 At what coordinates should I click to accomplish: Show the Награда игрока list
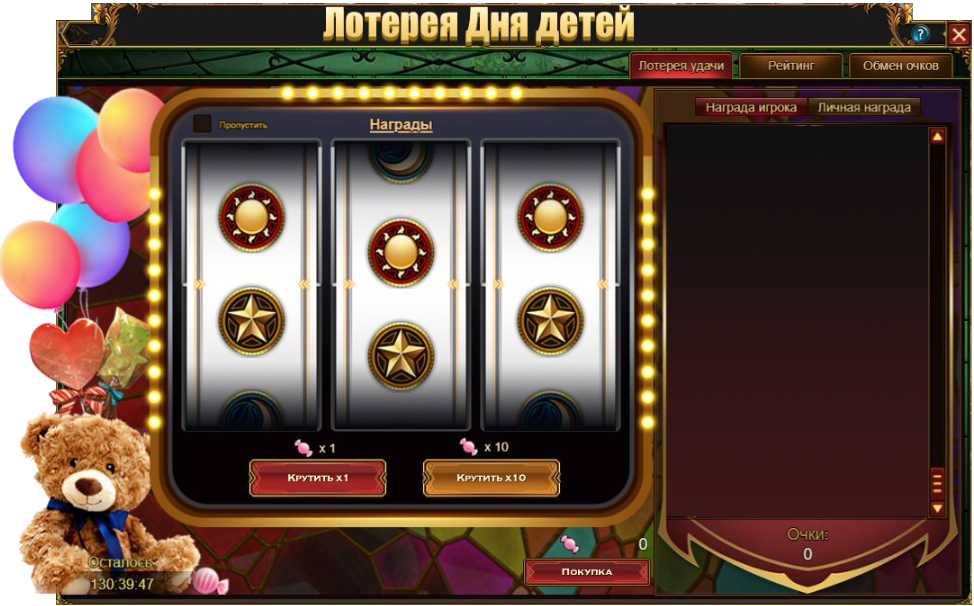751,107
